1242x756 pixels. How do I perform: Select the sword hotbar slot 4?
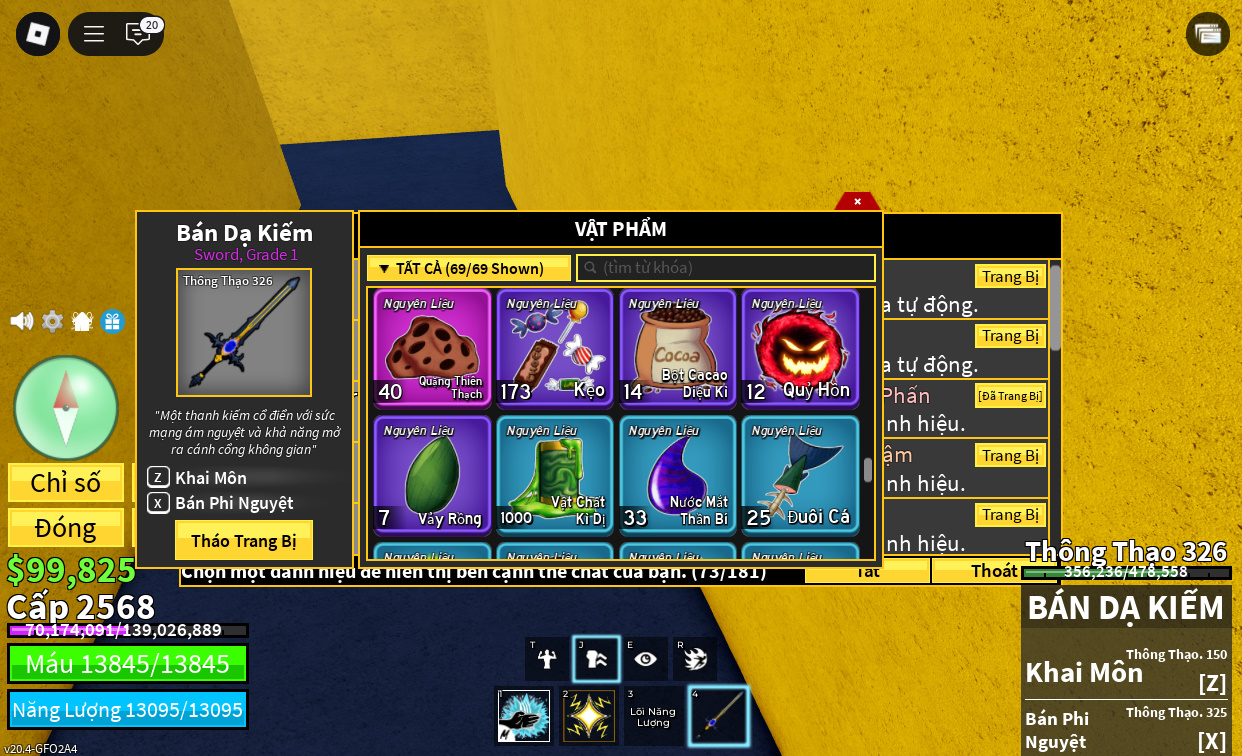tap(718, 716)
